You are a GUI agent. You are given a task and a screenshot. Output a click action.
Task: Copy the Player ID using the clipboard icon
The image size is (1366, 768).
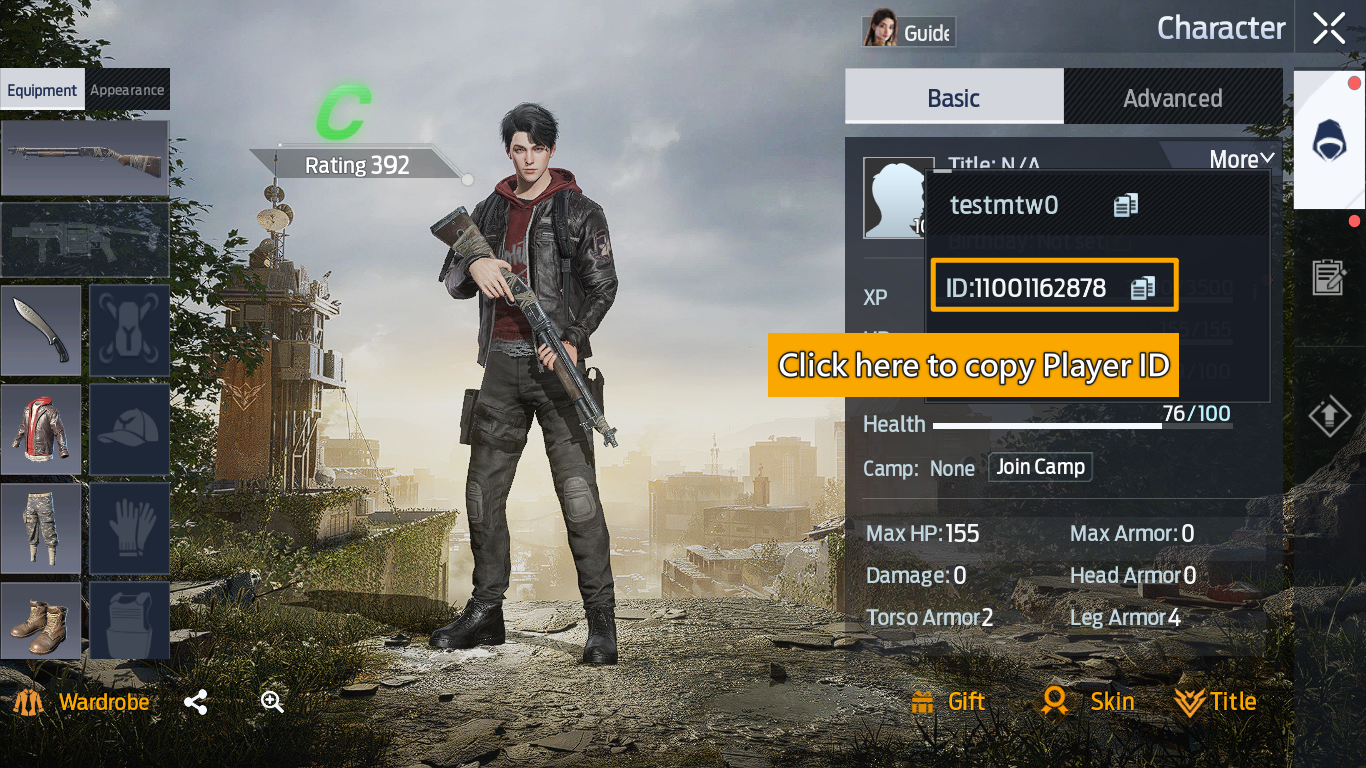(x=1146, y=286)
